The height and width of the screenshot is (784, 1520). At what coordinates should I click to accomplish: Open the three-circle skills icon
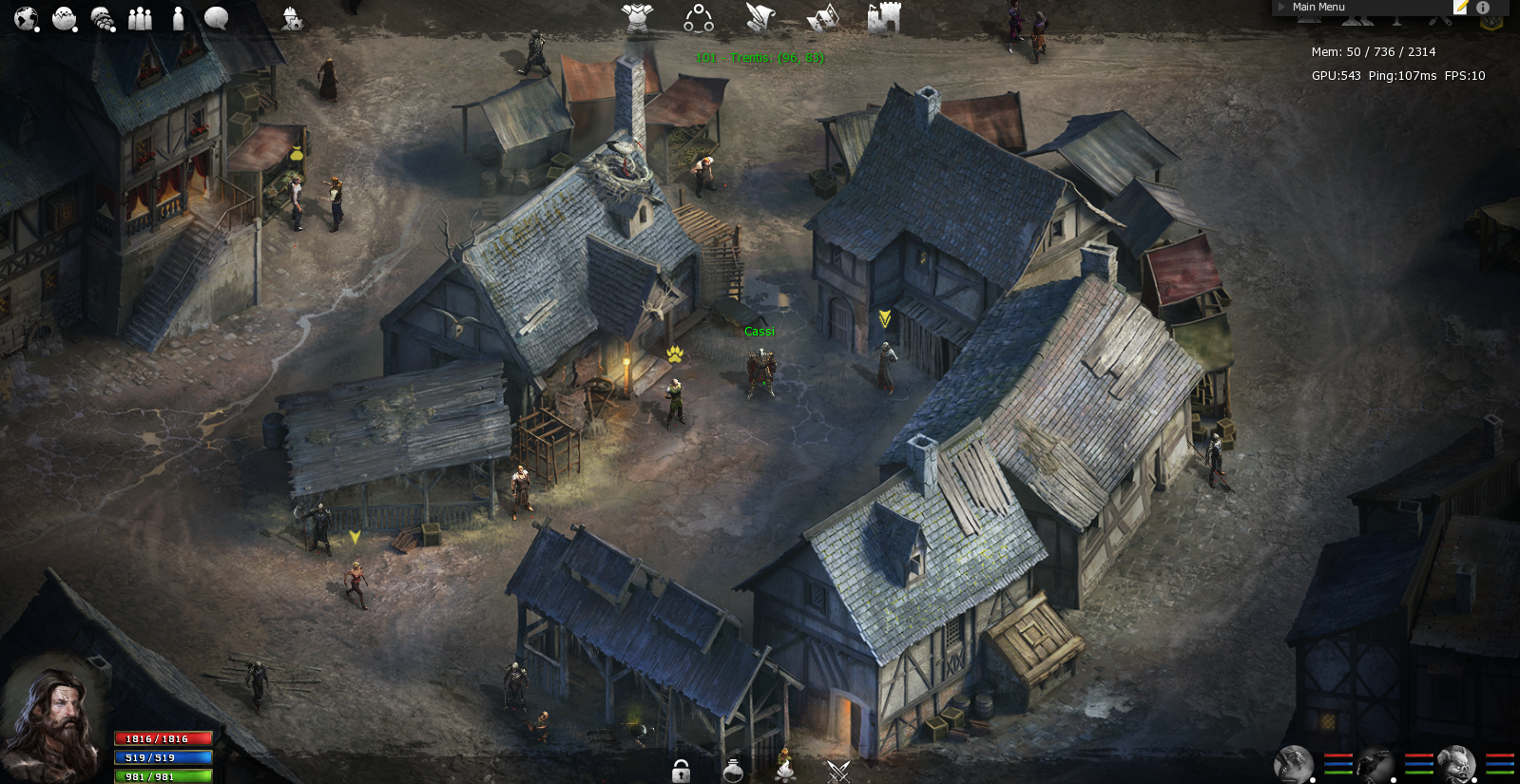pos(699,18)
